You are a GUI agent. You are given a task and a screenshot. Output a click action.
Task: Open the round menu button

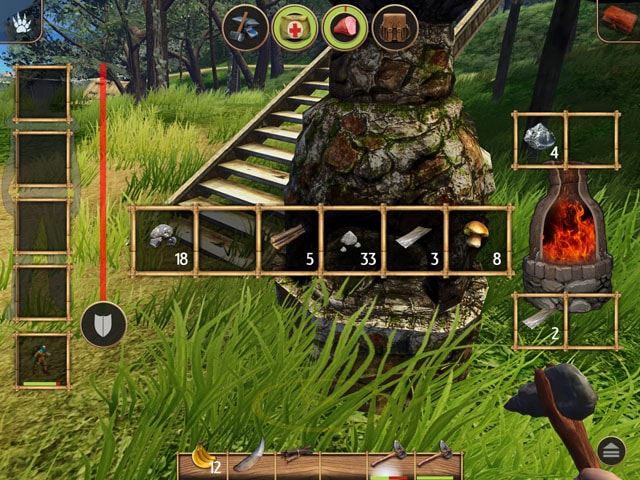[612, 451]
